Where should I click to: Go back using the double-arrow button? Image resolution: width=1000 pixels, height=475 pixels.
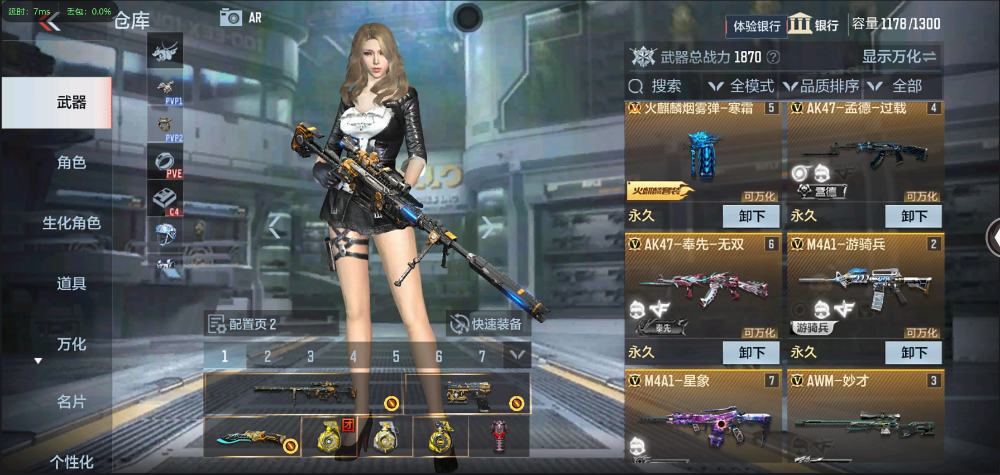49,23
